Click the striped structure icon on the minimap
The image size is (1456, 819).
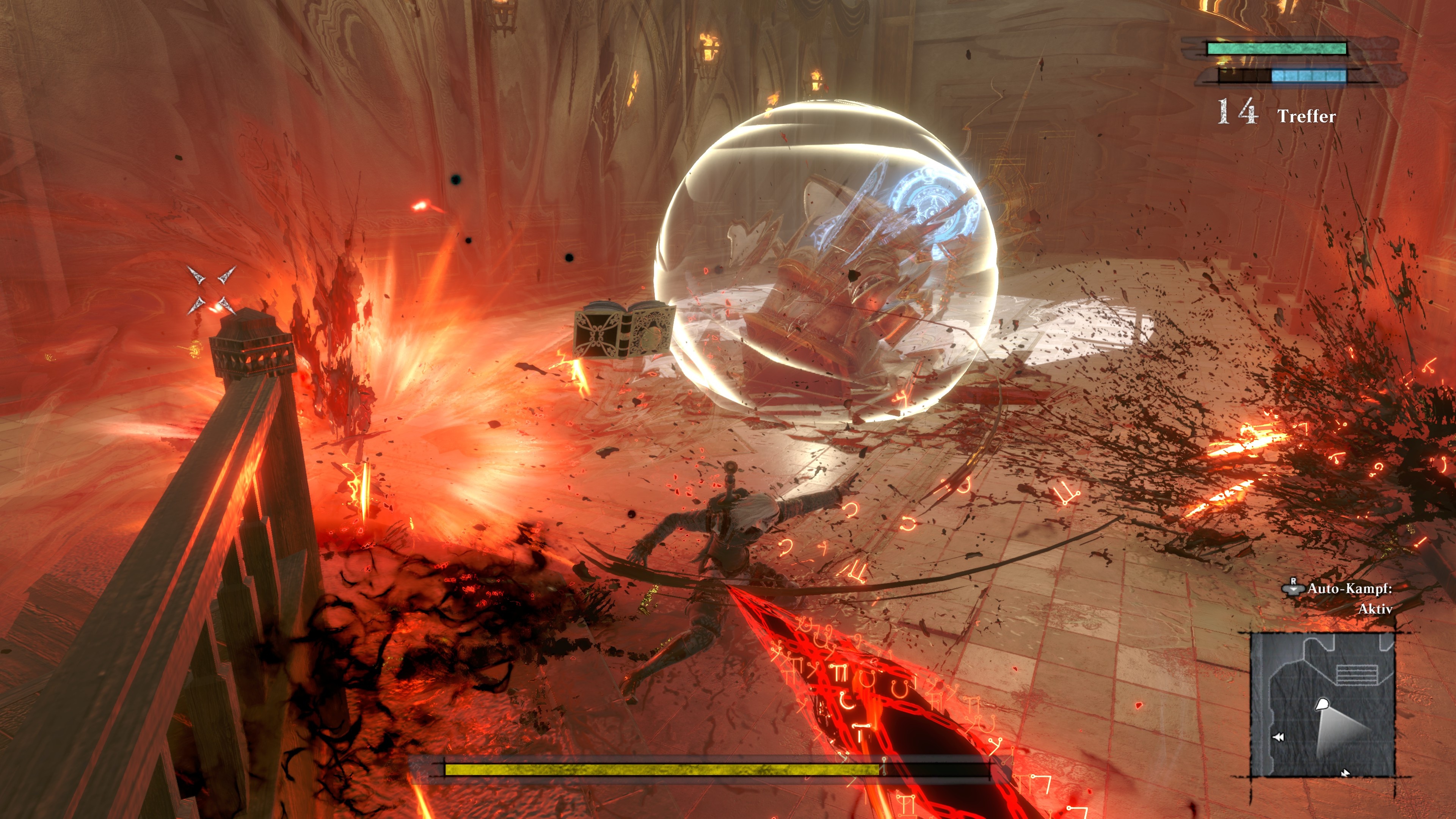pos(1357,675)
